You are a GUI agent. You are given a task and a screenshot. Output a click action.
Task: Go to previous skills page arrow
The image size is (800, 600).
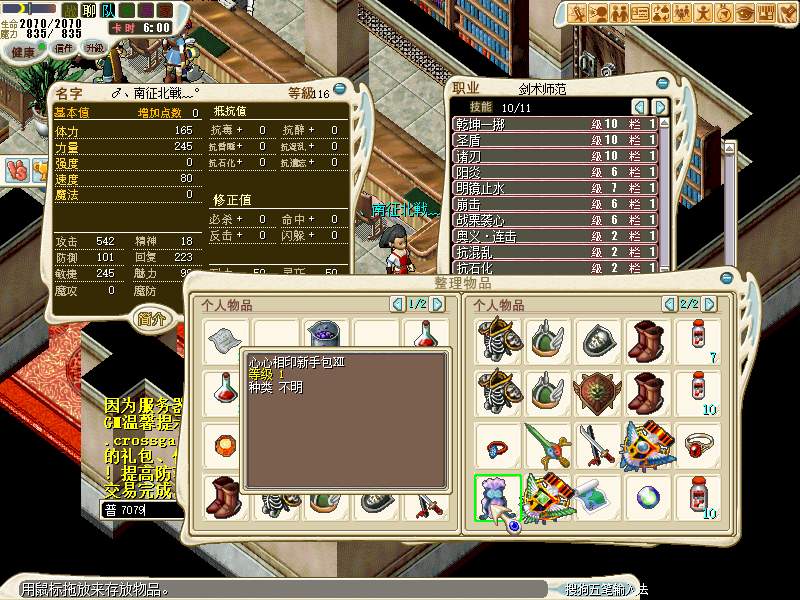pos(639,107)
